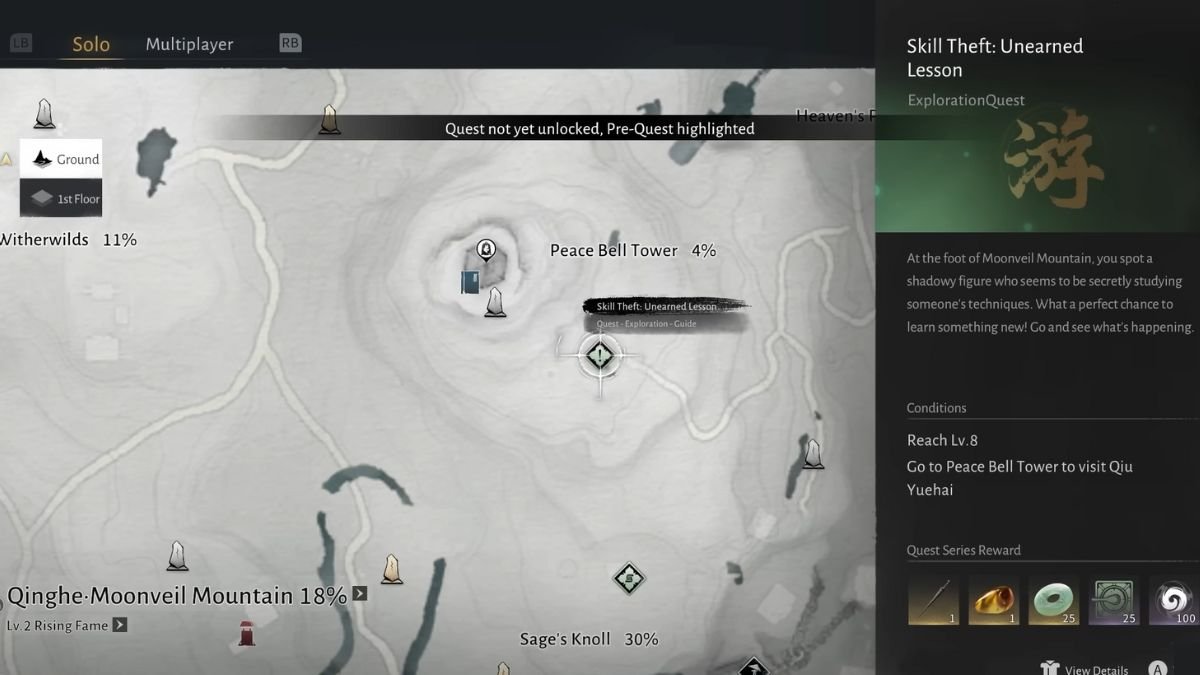Screen dimensions: 1200x675
Task: Inspect the white swirl reward icon
Action: point(1174,601)
